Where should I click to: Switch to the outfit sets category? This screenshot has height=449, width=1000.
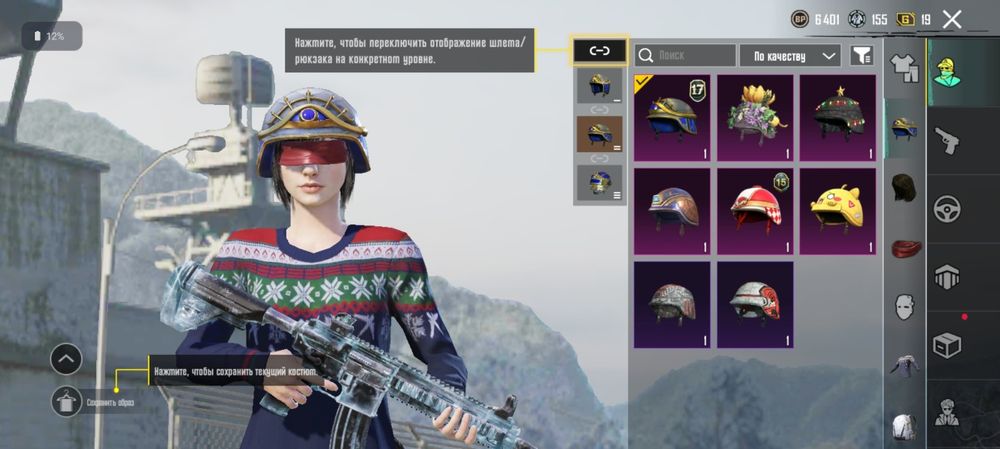[x=904, y=66]
